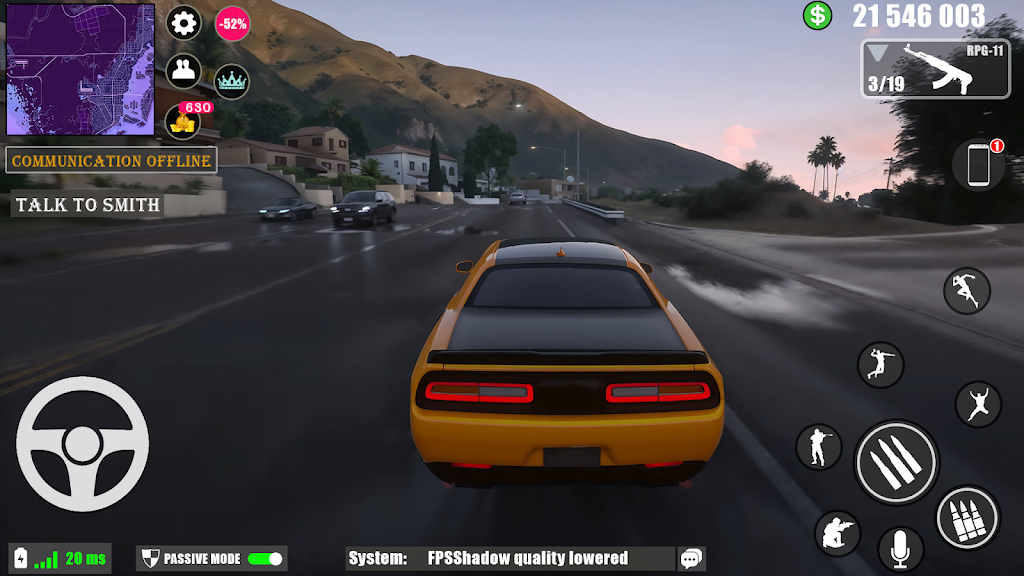The height and width of the screenshot is (576, 1024).
Task: Open the RPG-11 weapon selector
Action: pos(934,69)
